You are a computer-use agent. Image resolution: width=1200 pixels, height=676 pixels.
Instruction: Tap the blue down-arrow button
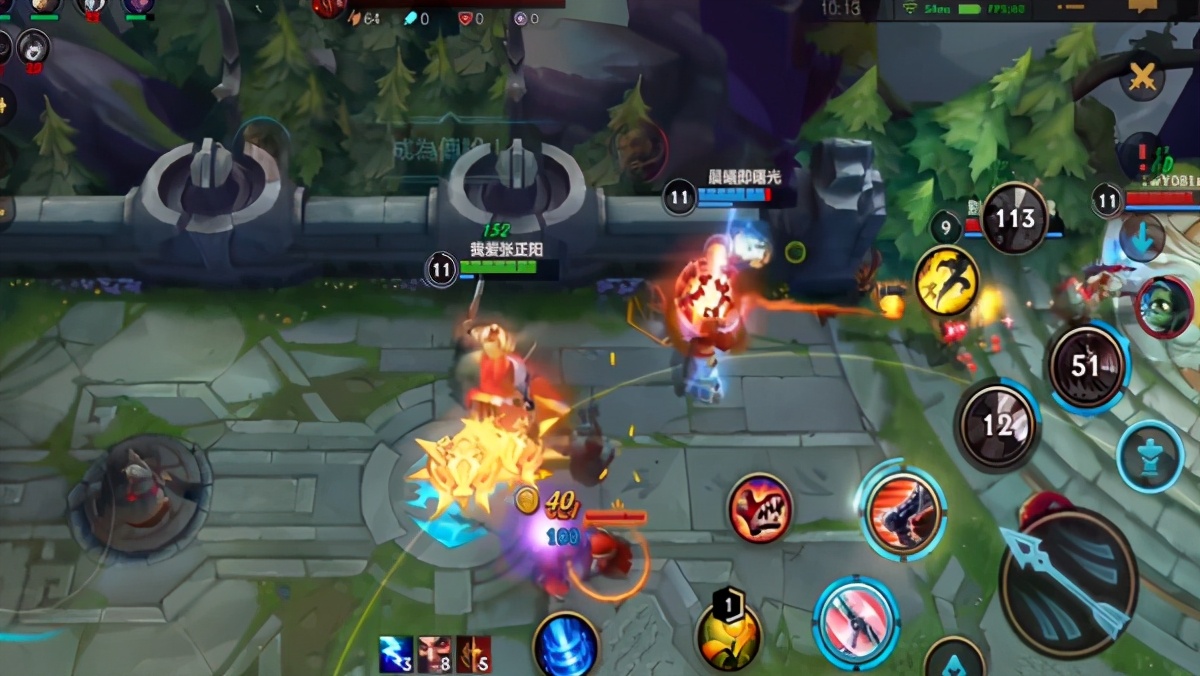(1142, 238)
